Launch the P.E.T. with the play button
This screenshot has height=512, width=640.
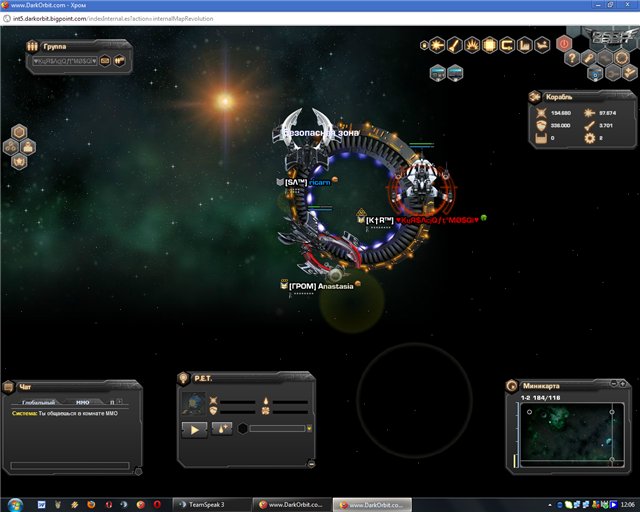tap(194, 428)
